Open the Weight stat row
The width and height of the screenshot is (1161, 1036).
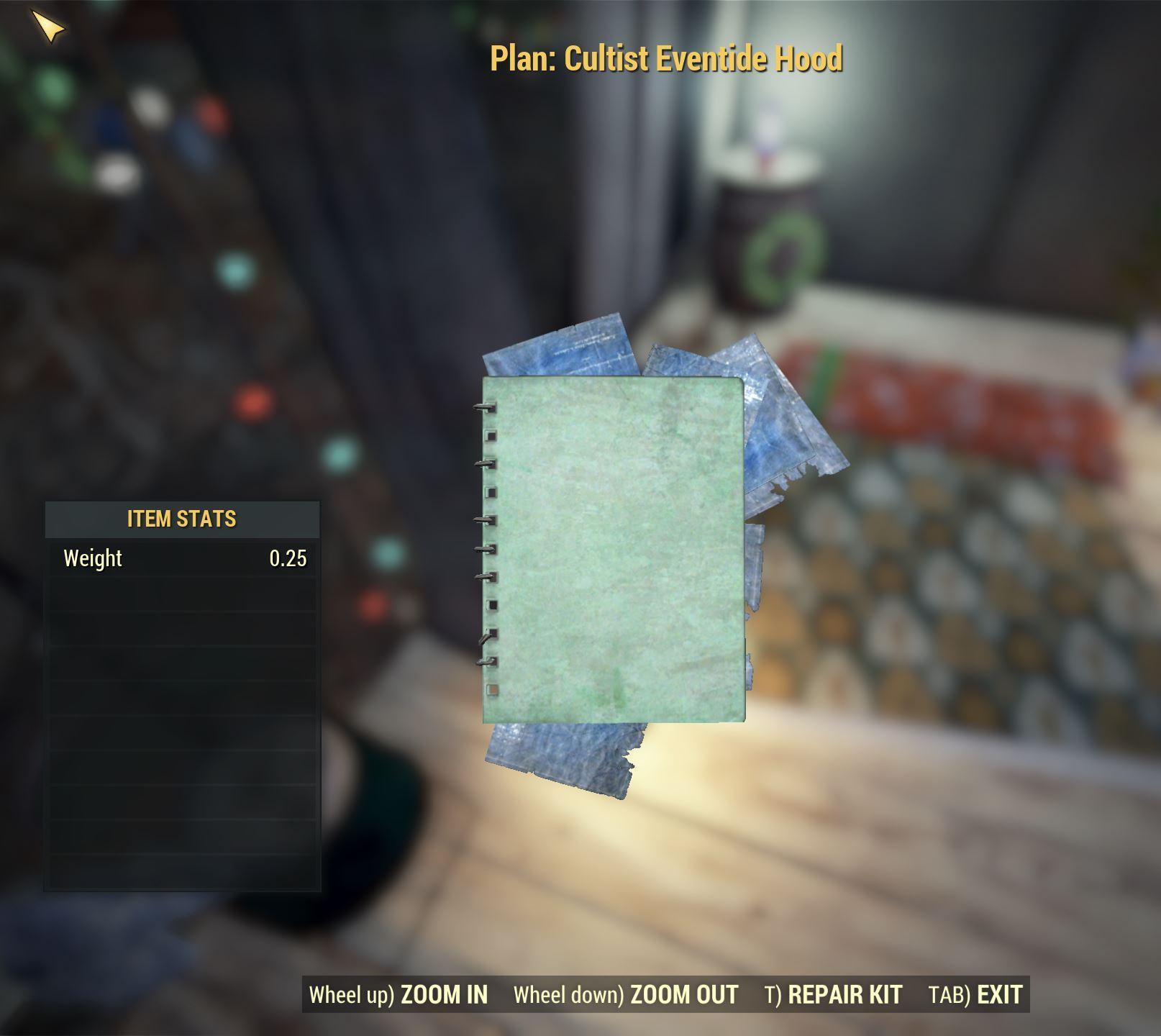(x=181, y=556)
